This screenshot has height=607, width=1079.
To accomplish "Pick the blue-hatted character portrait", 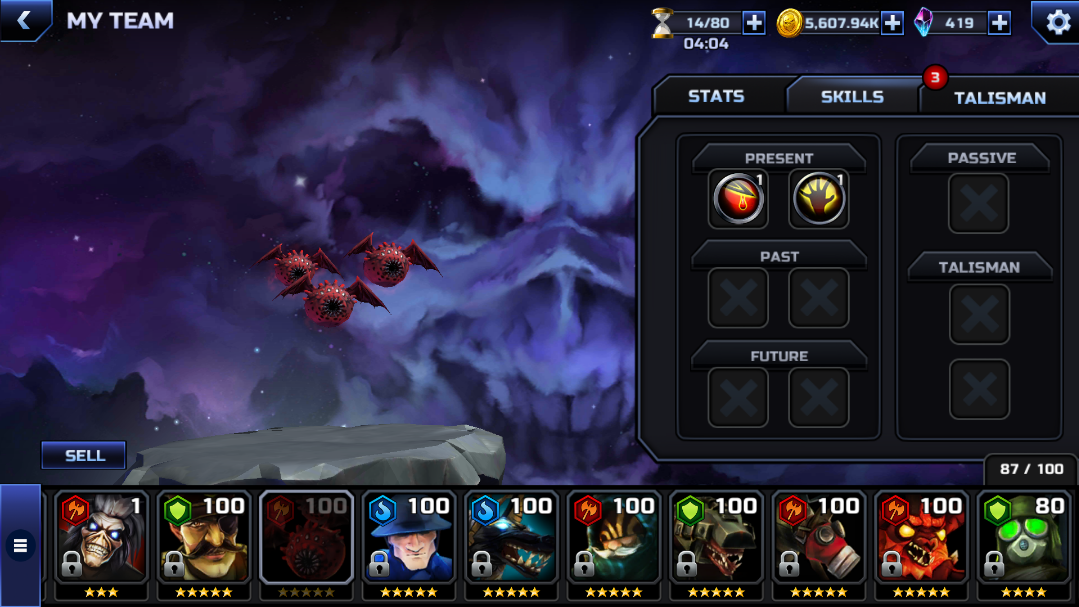I will (x=408, y=541).
